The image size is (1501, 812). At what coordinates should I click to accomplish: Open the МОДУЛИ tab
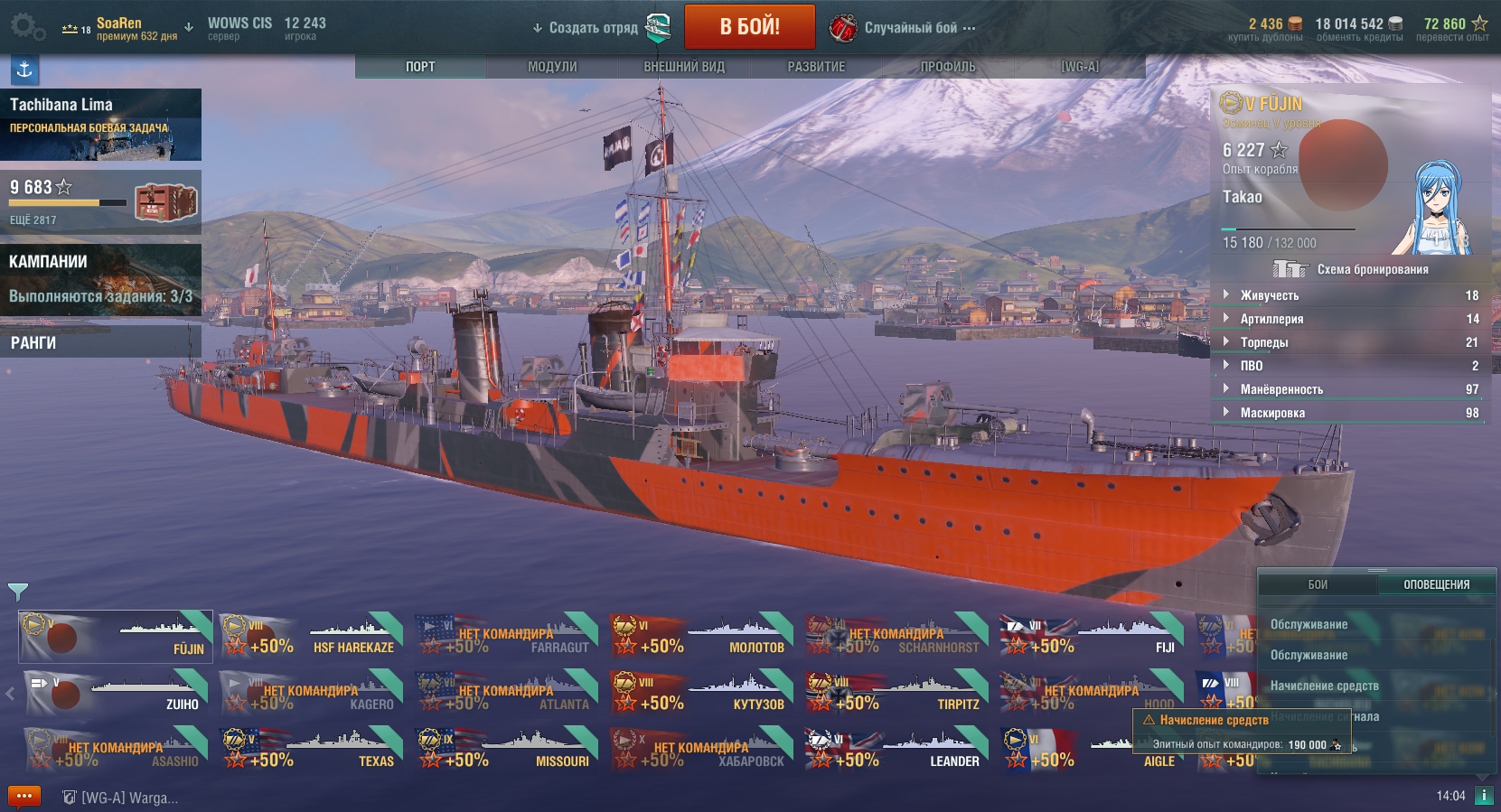552,67
